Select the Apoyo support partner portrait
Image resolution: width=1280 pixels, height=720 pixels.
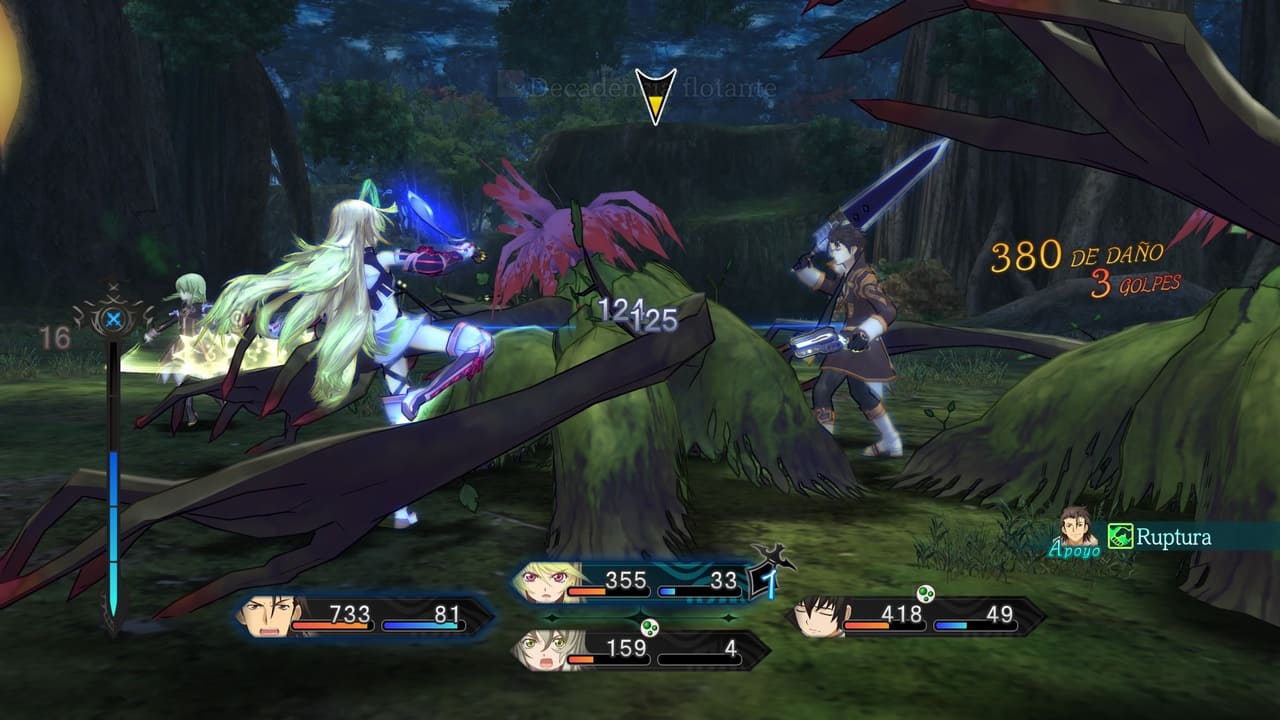[x=1078, y=525]
